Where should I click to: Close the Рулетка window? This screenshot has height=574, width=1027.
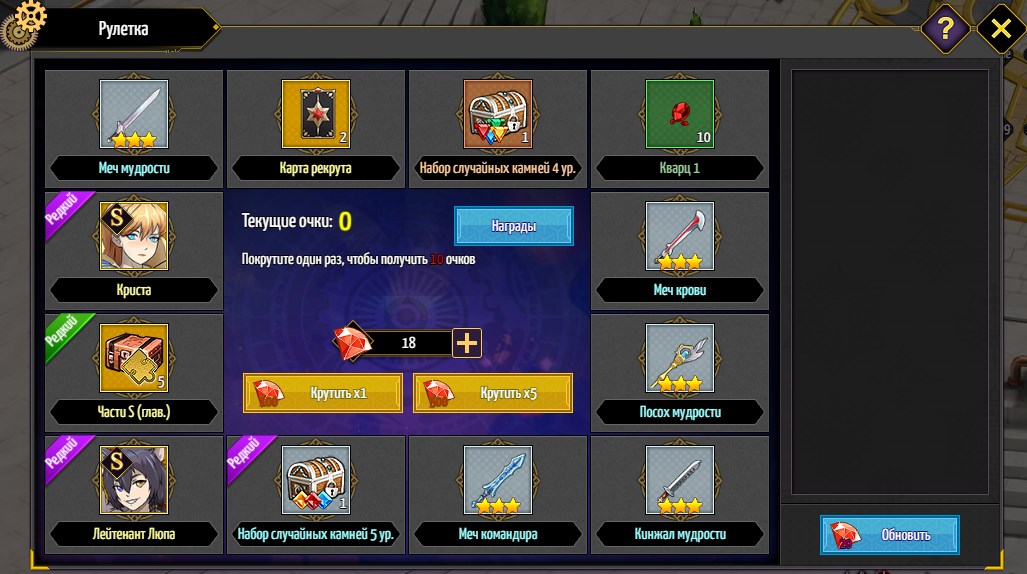(x=1000, y=29)
